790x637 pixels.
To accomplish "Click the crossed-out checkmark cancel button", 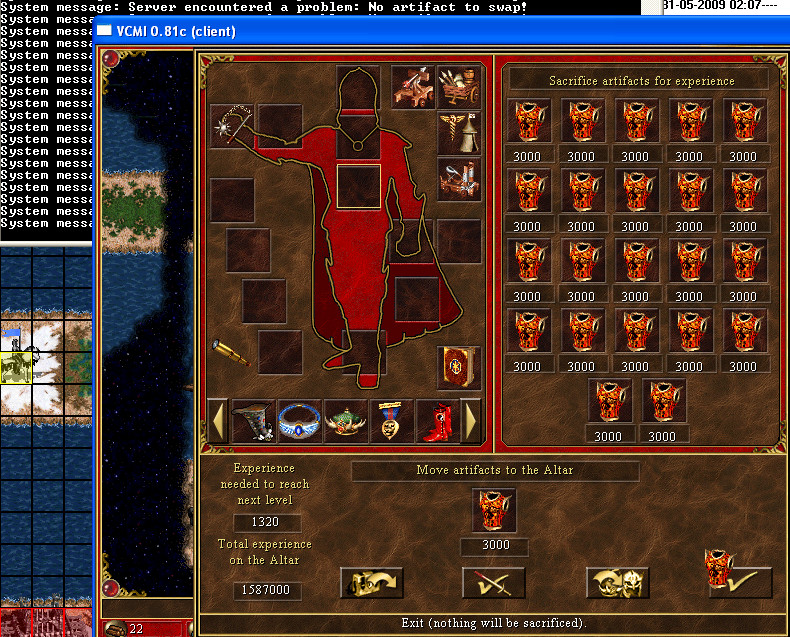I will (493, 582).
